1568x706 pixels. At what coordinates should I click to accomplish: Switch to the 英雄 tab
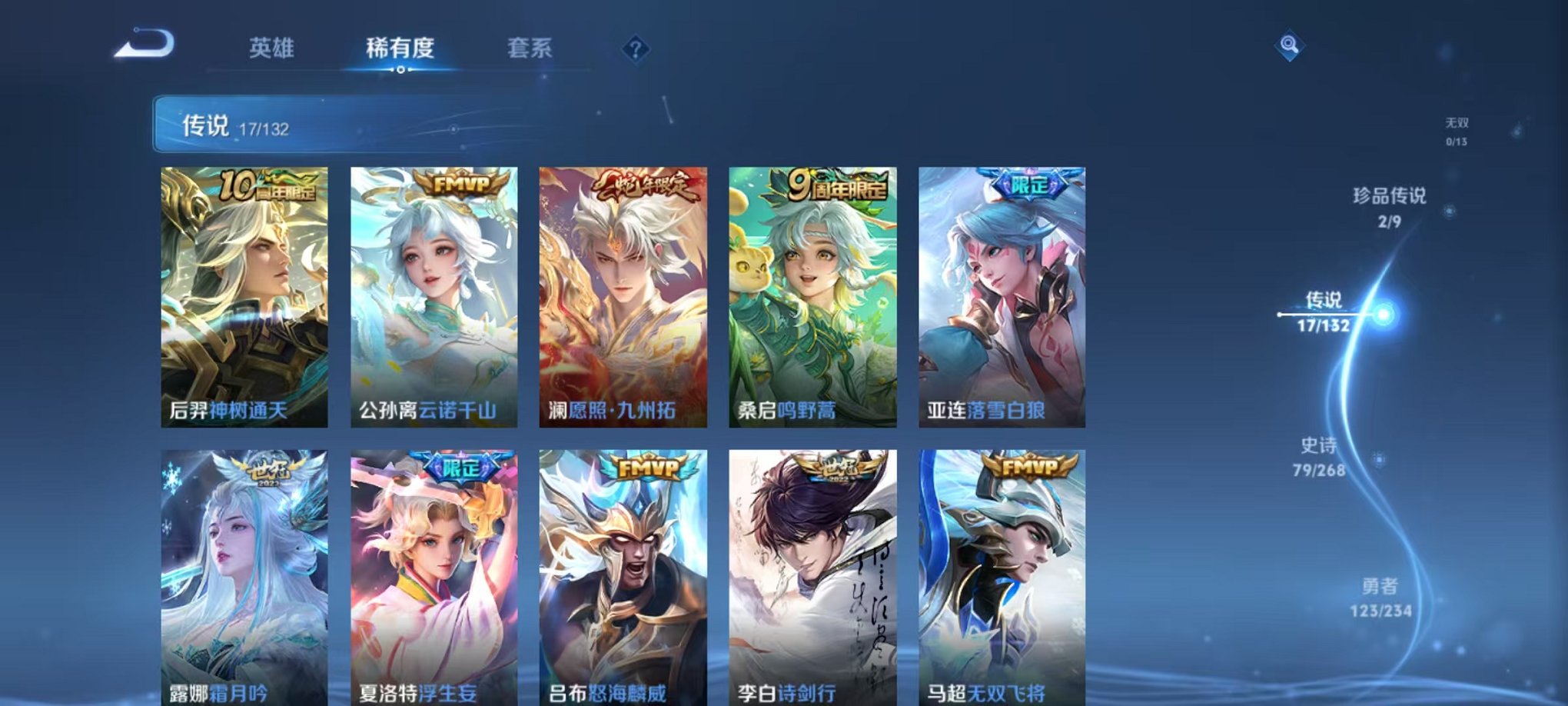pos(273,48)
